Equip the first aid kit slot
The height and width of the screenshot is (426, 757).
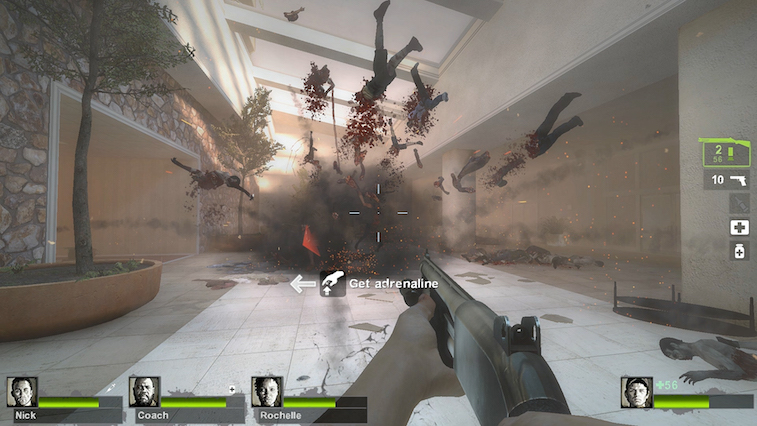click(x=740, y=228)
